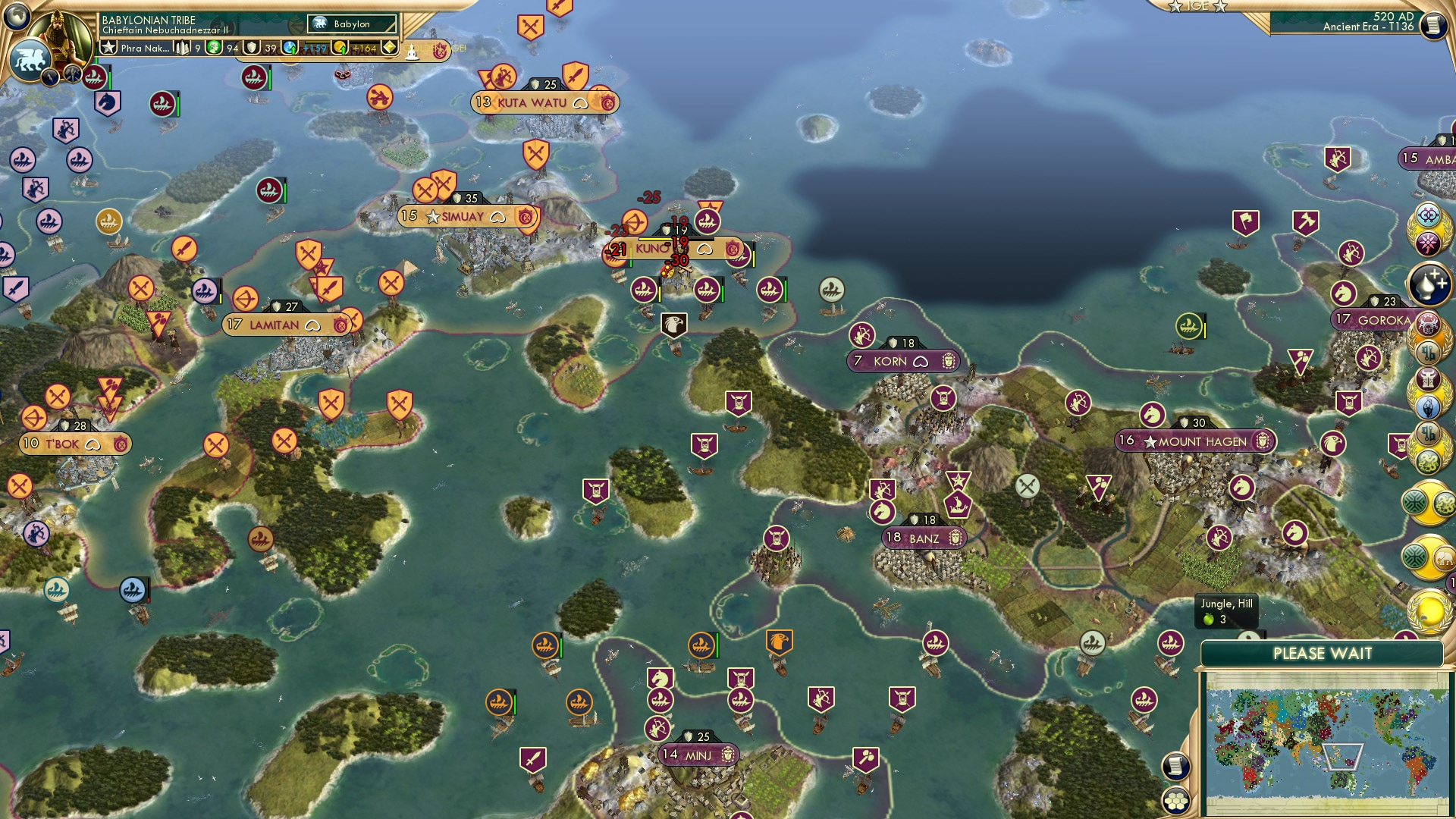1456x819 pixels.
Task: Toggle the star focus icon on Mount Hagen banner
Action: click(x=1150, y=441)
